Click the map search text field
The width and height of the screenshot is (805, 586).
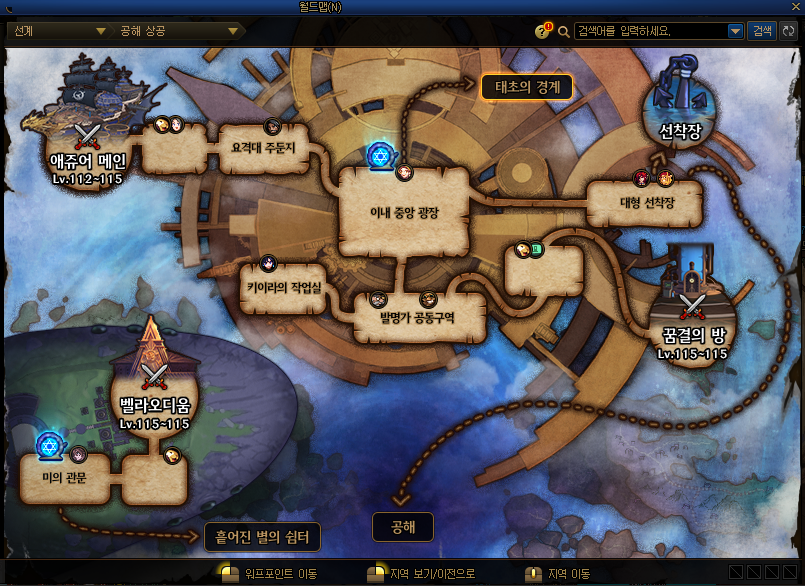pos(650,31)
